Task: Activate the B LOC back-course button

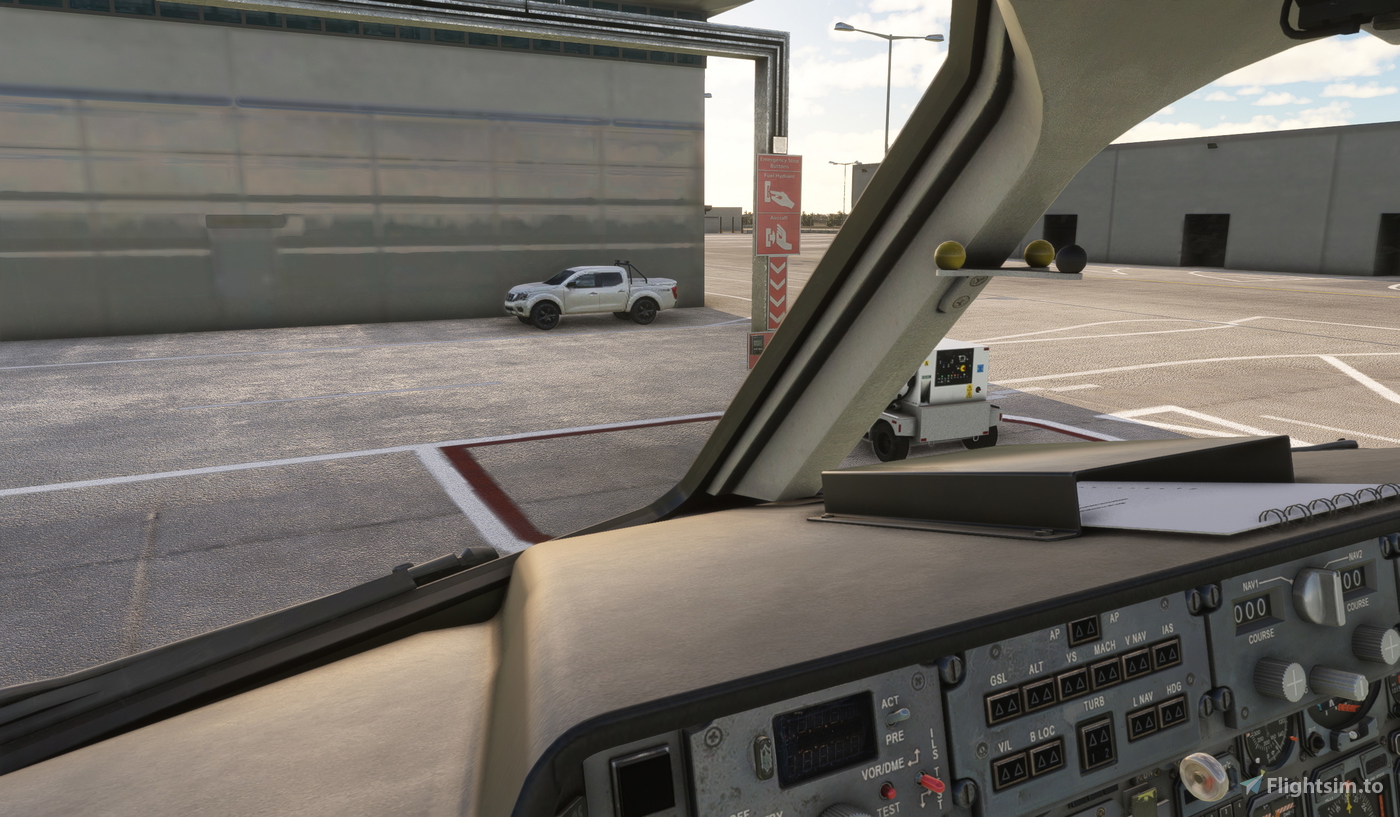Action: click(1047, 757)
